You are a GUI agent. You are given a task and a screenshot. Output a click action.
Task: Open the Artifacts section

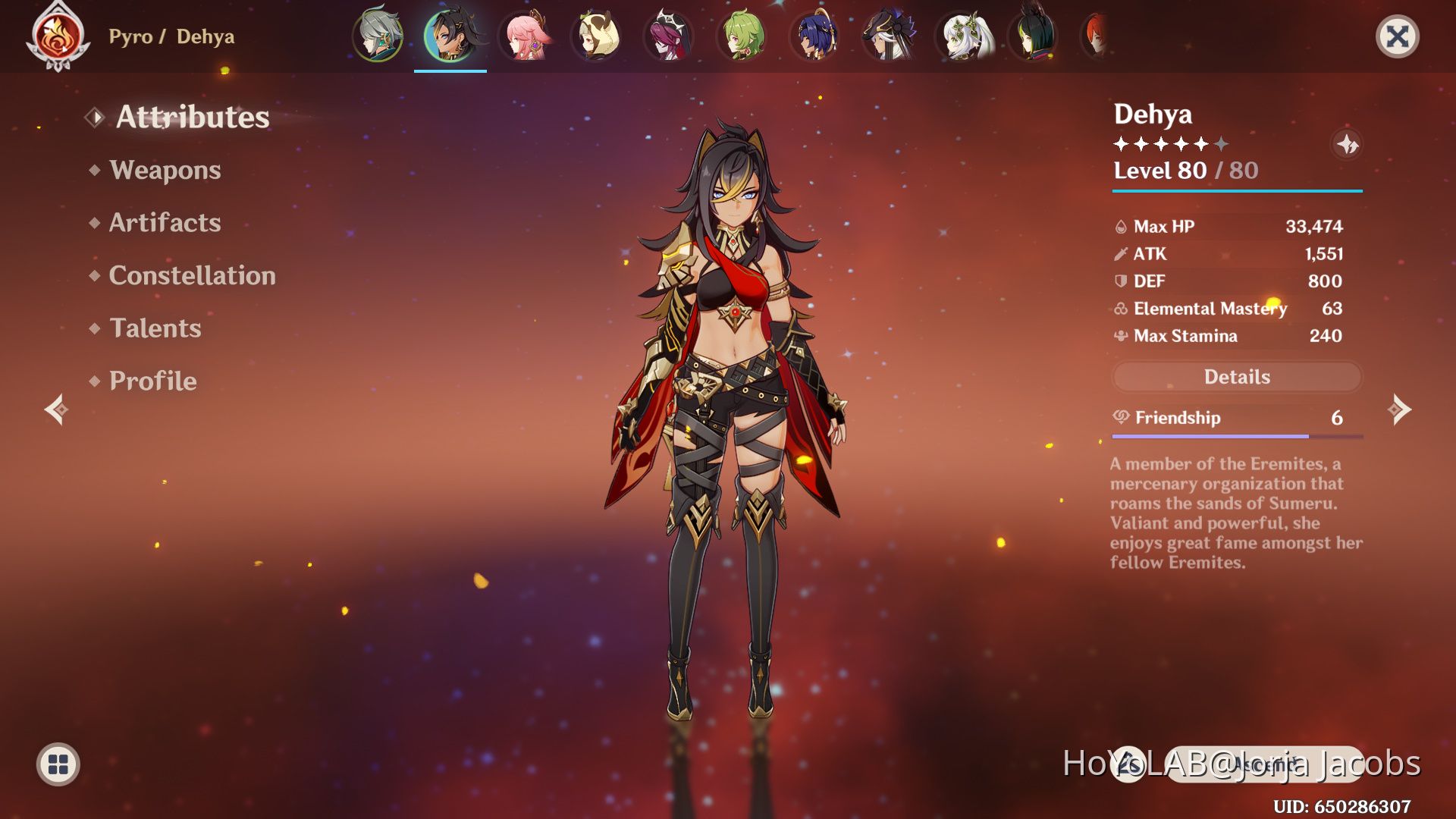pos(164,223)
